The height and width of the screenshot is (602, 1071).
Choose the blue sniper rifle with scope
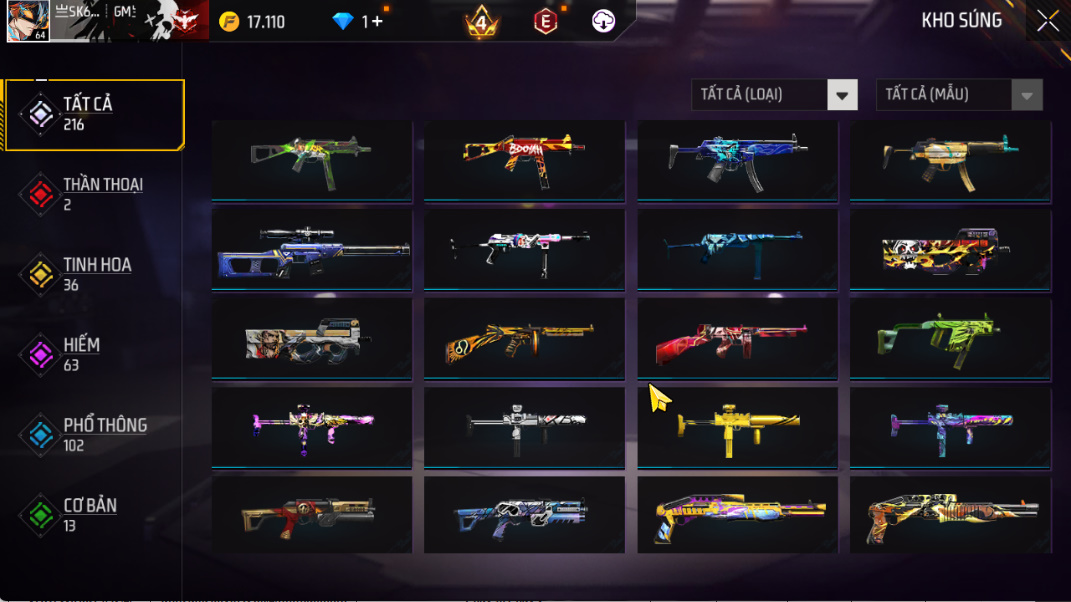coord(312,248)
